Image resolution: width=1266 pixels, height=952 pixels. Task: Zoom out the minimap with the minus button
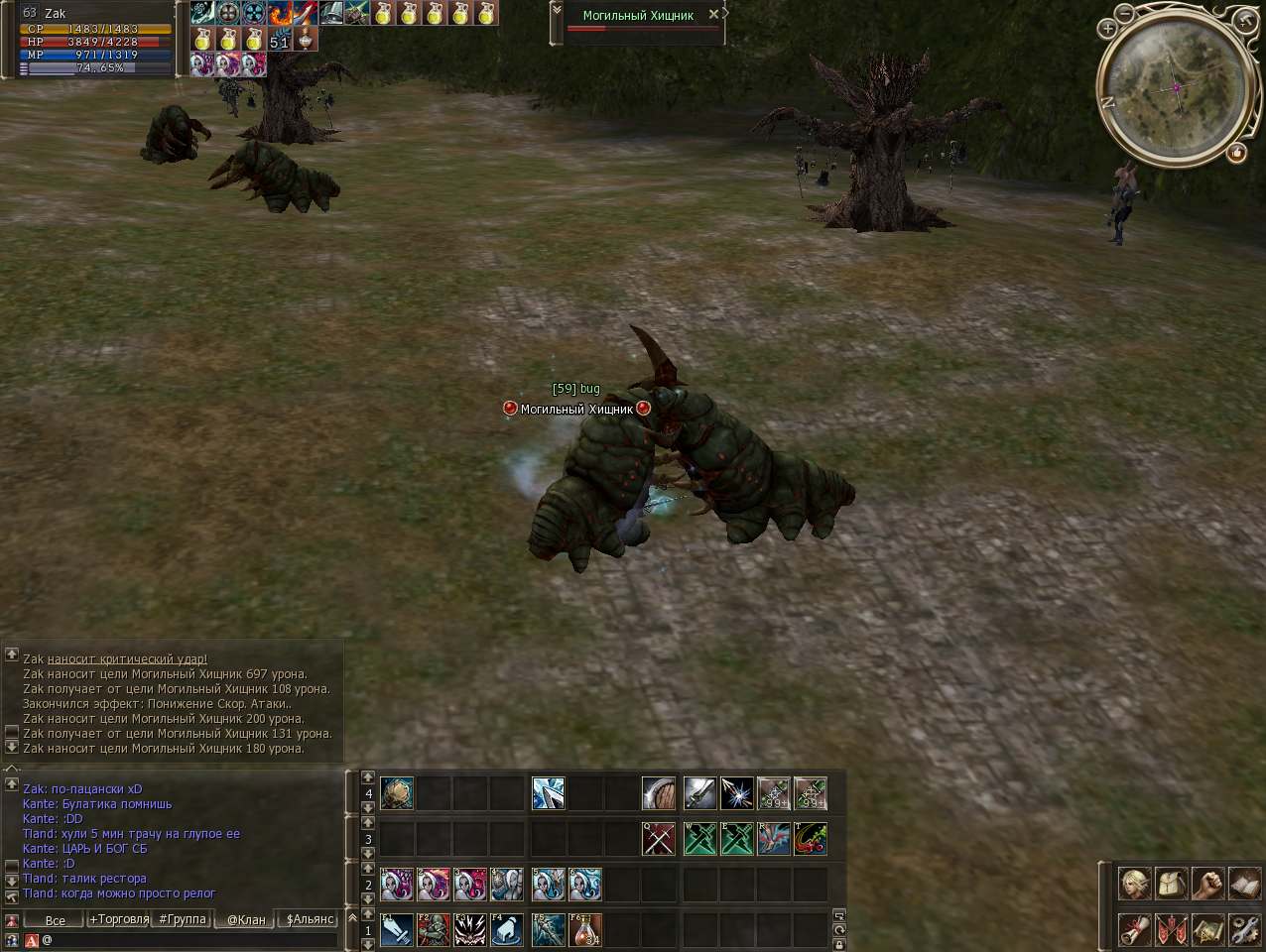click(x=1124, y=13)
